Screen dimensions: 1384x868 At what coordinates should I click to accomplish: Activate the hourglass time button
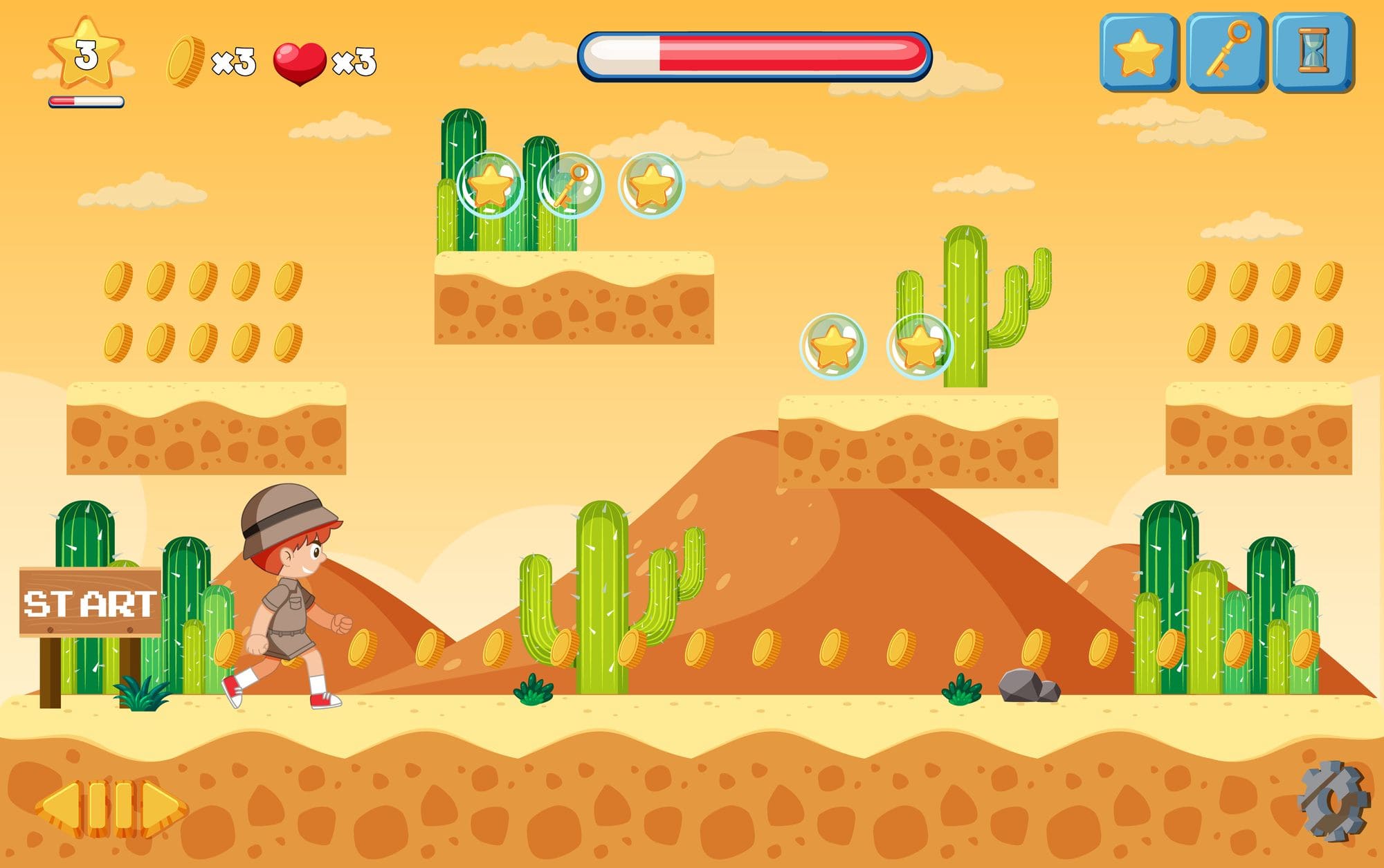pos(1313,51)
